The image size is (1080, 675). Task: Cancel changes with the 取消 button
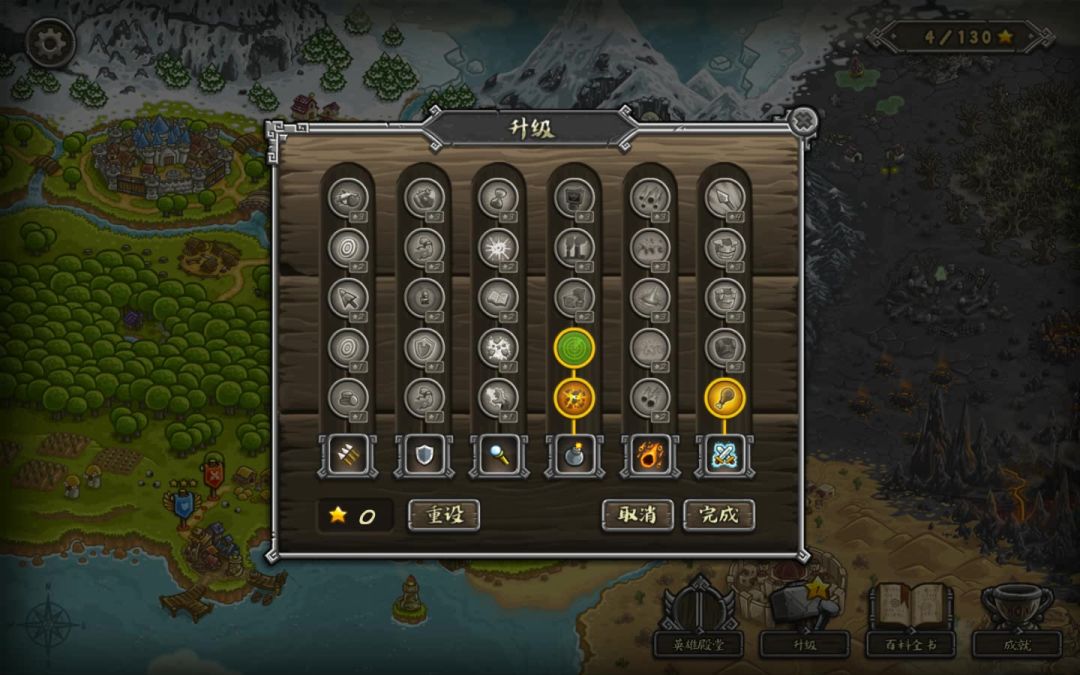tap(637, 515)
